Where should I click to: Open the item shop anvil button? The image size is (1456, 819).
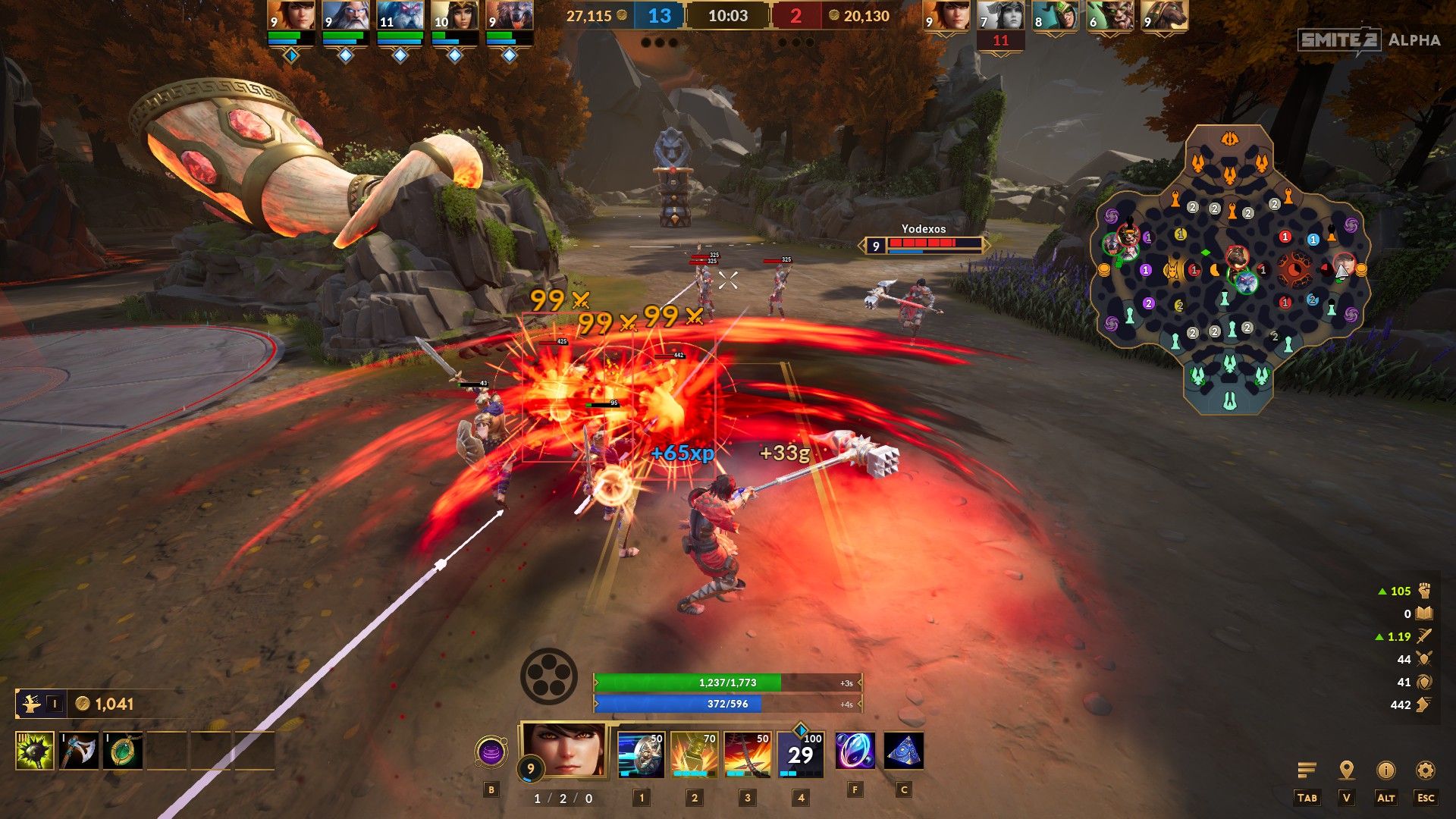32,704
